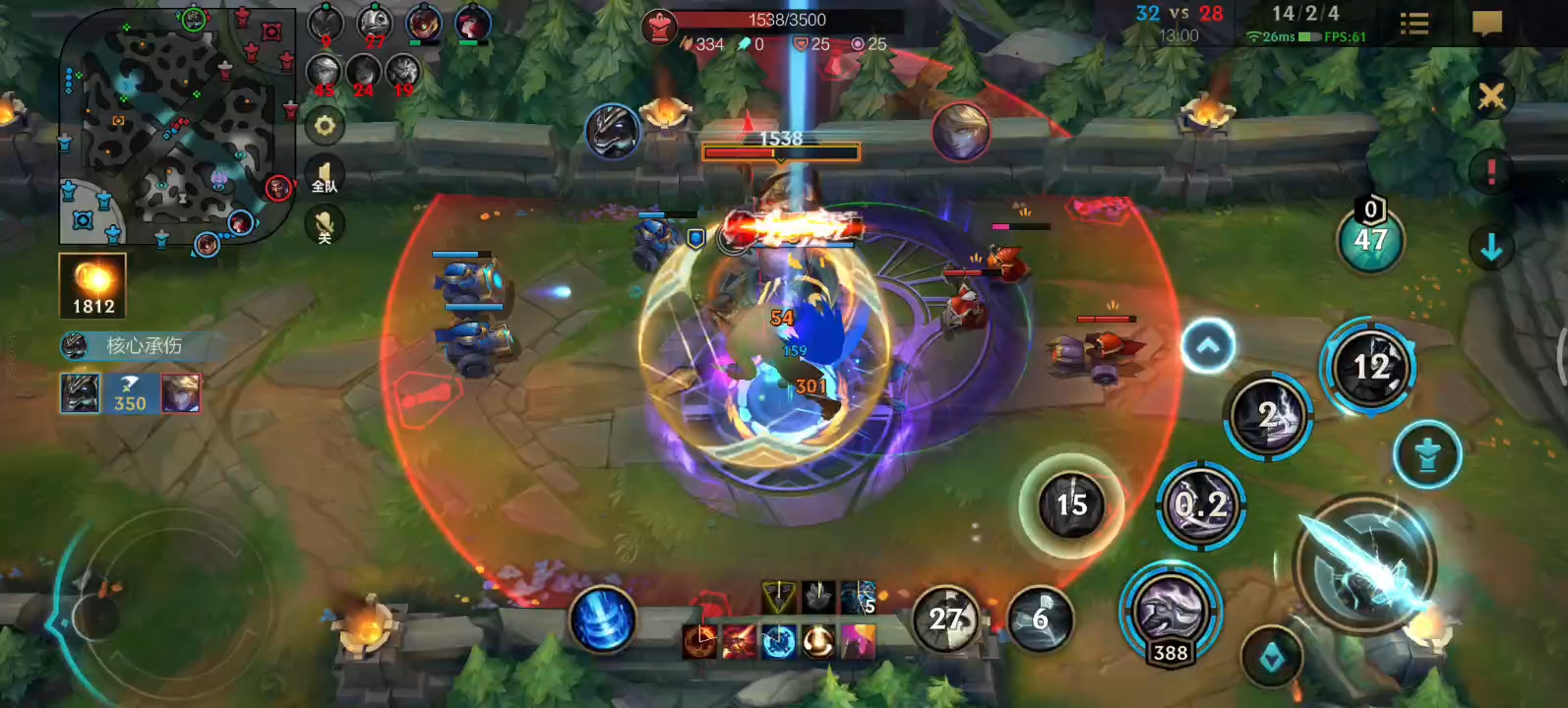Buy the recommended item costing 350
The image size is (1568, 708).
click(x=130, y=392)
